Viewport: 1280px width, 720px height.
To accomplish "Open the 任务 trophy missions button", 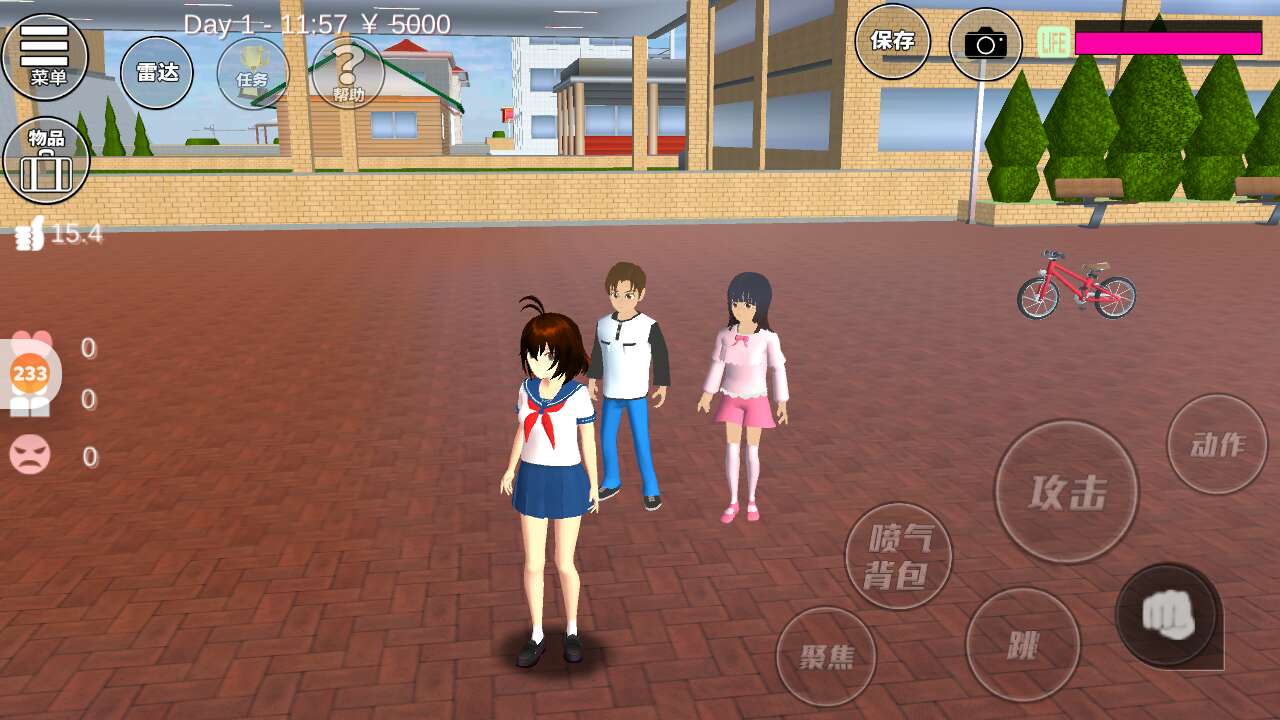I will click(x=252, y=73).
